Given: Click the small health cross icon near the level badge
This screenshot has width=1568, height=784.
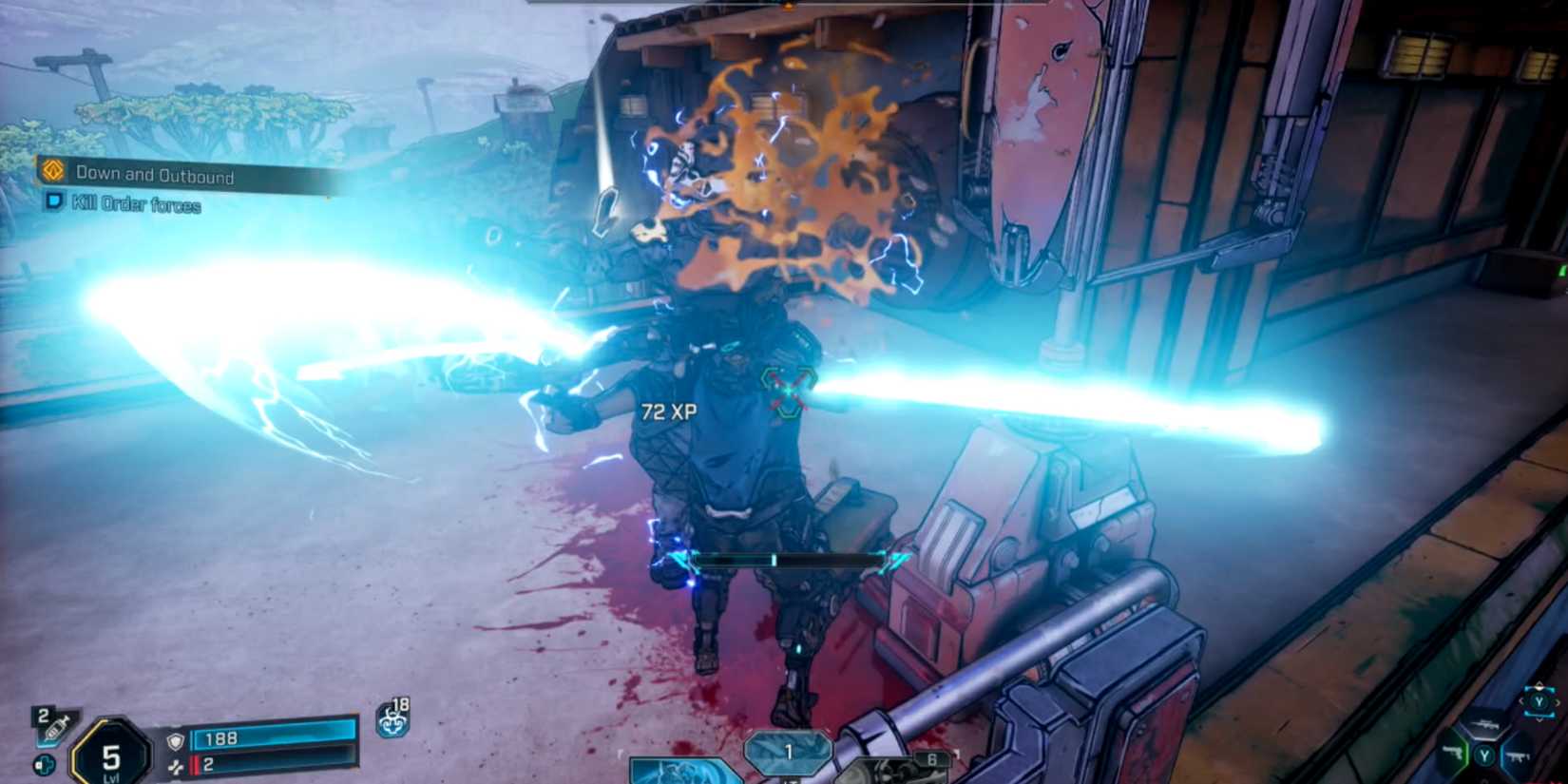Looking at the screenshot, I should click(44, 763).
